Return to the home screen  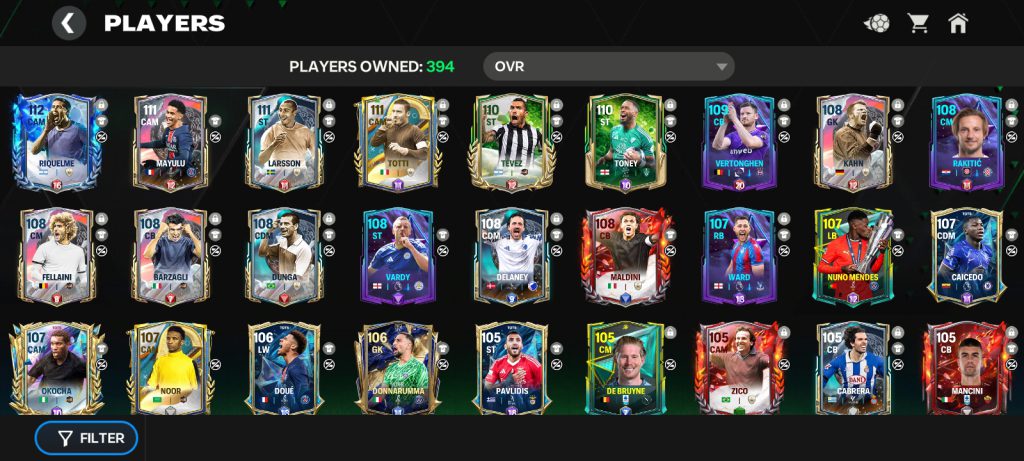958,23
